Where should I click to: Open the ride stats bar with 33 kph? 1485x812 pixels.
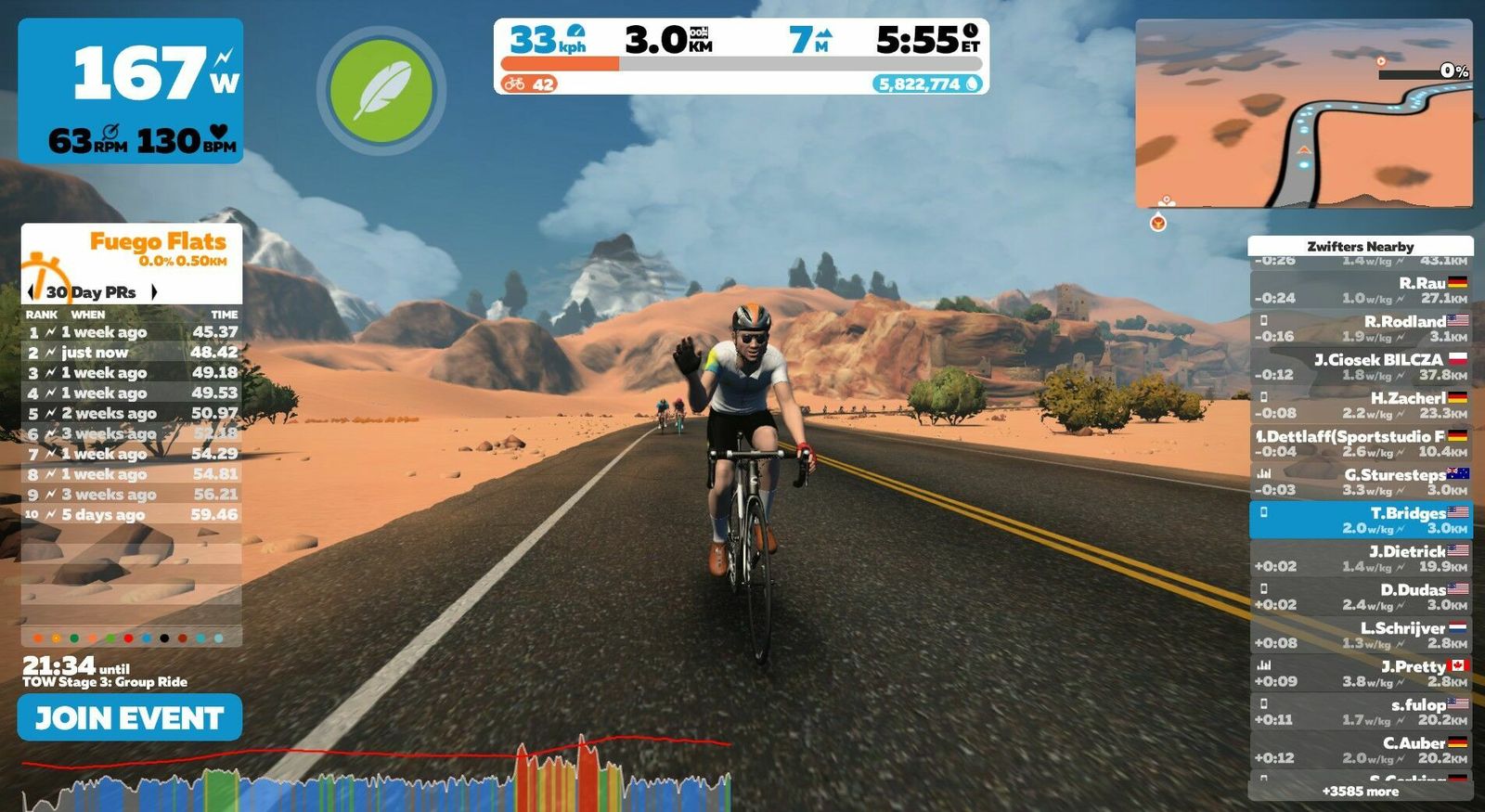coord(741,57)
